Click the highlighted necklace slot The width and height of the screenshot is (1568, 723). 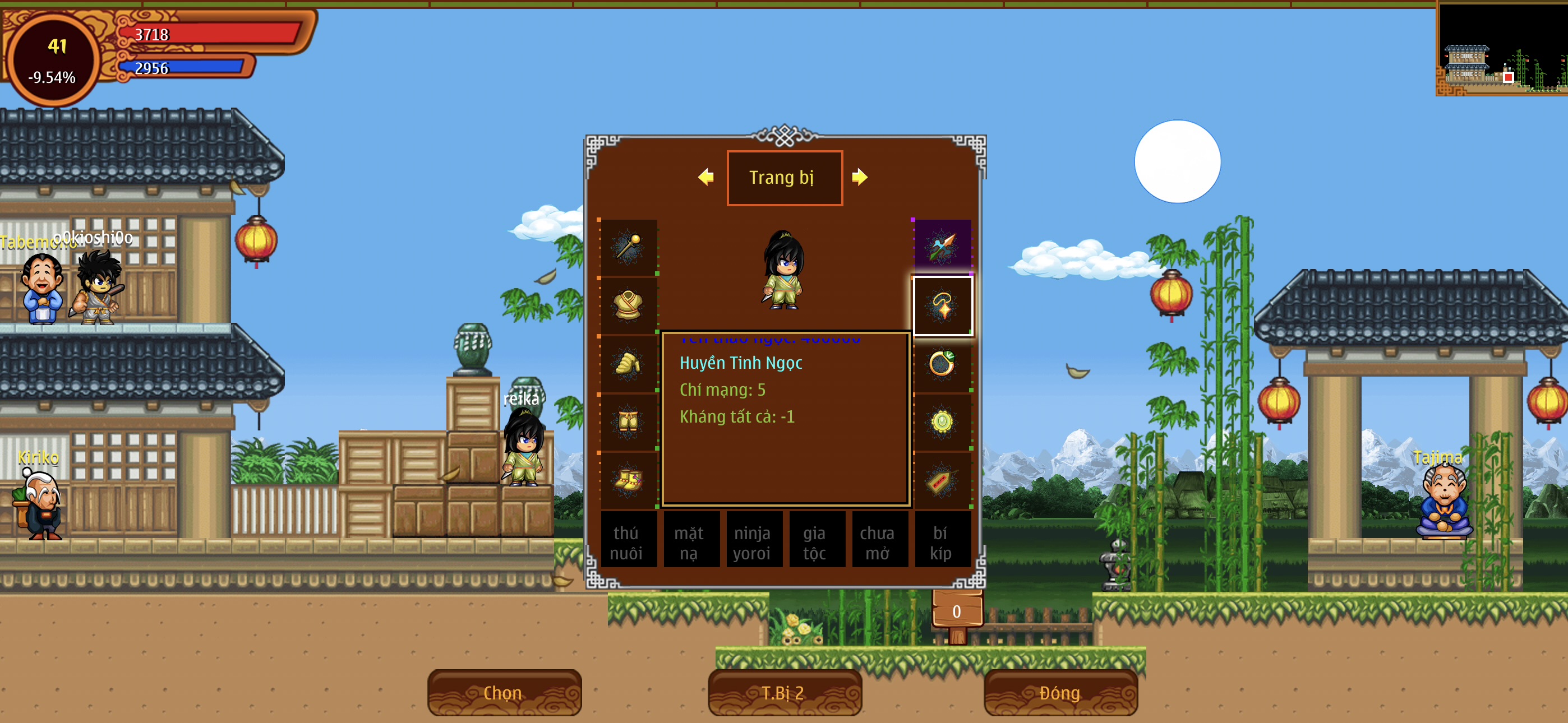tap(942, 305)
